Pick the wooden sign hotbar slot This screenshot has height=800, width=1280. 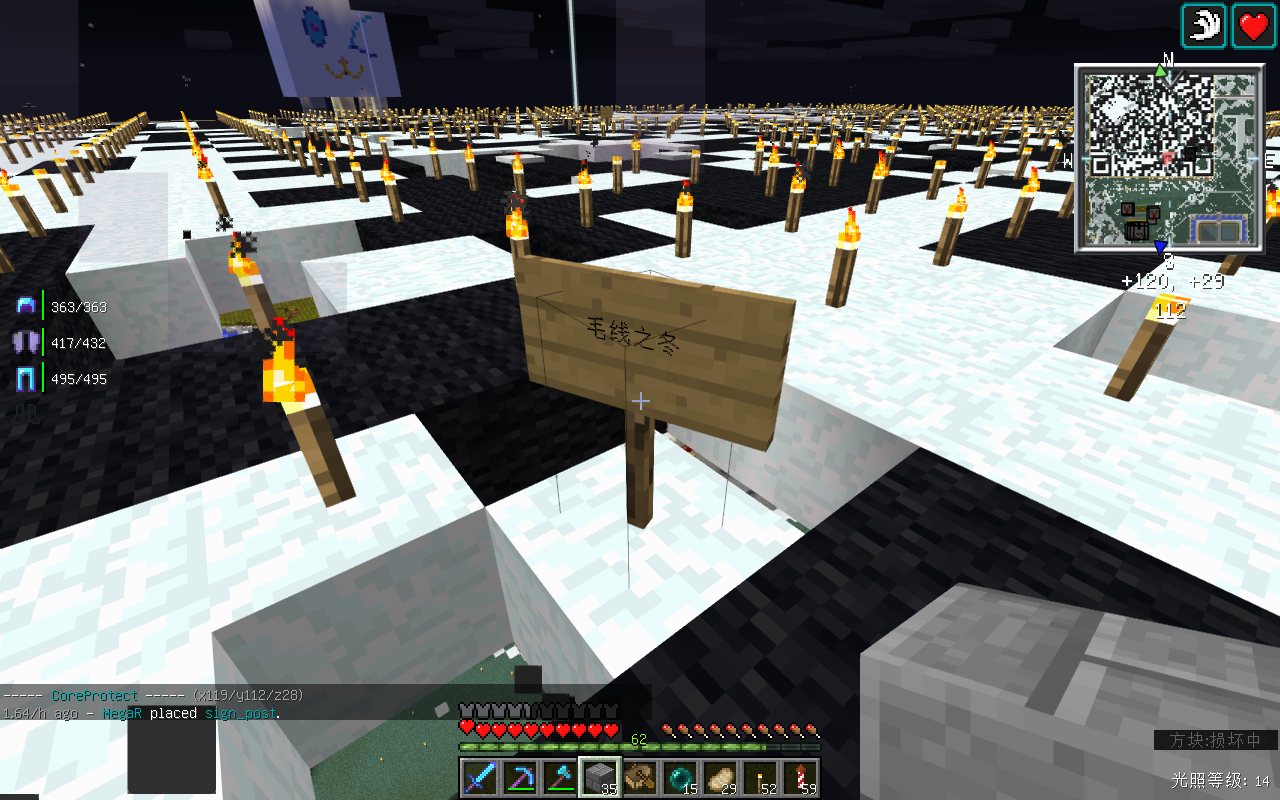tap(640, 778)
